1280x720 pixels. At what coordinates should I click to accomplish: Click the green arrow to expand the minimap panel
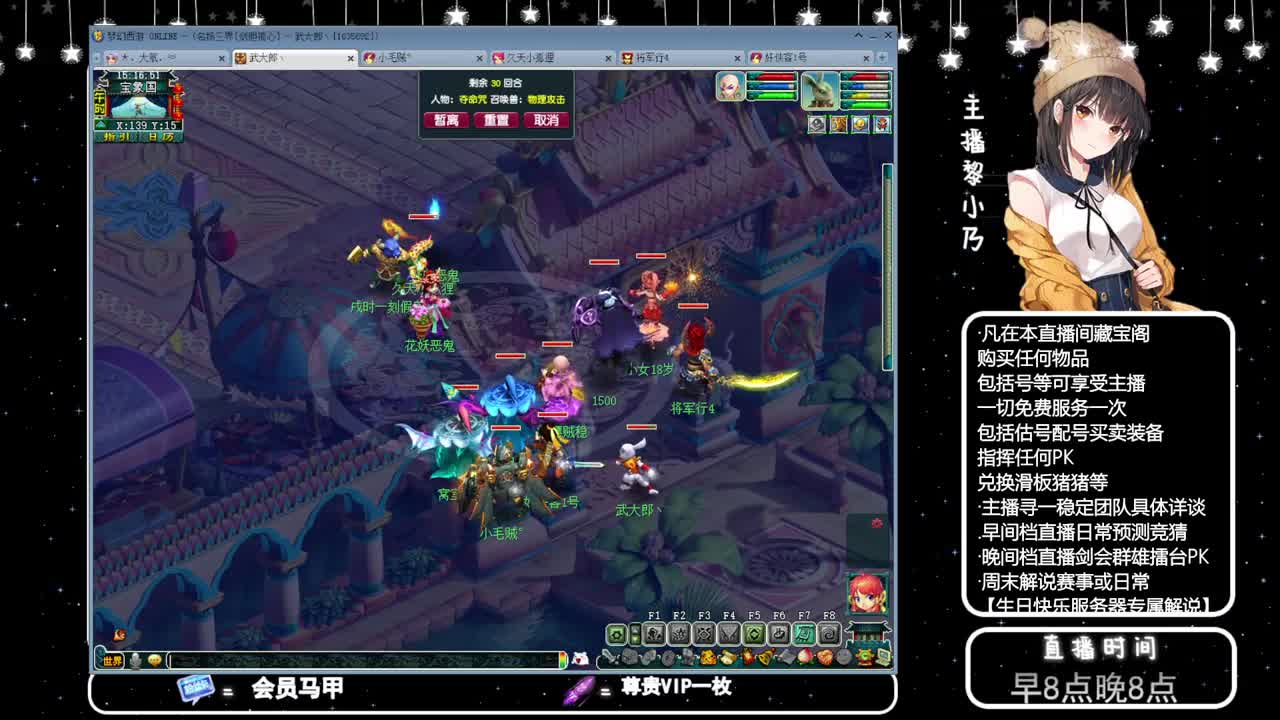point(99,124)
